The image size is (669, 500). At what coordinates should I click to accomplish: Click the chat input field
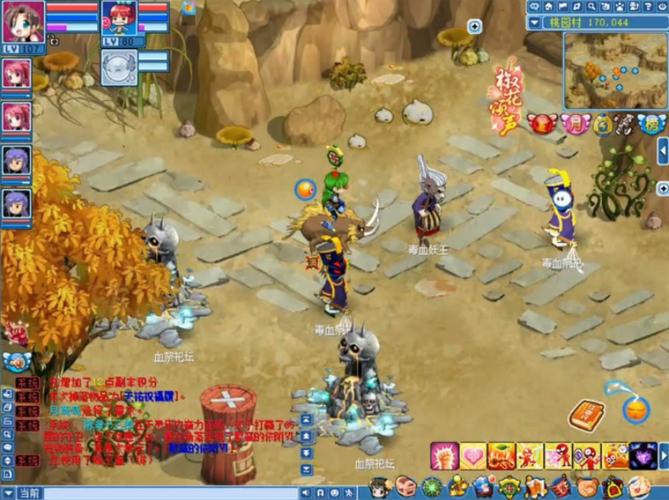(200, 493)
